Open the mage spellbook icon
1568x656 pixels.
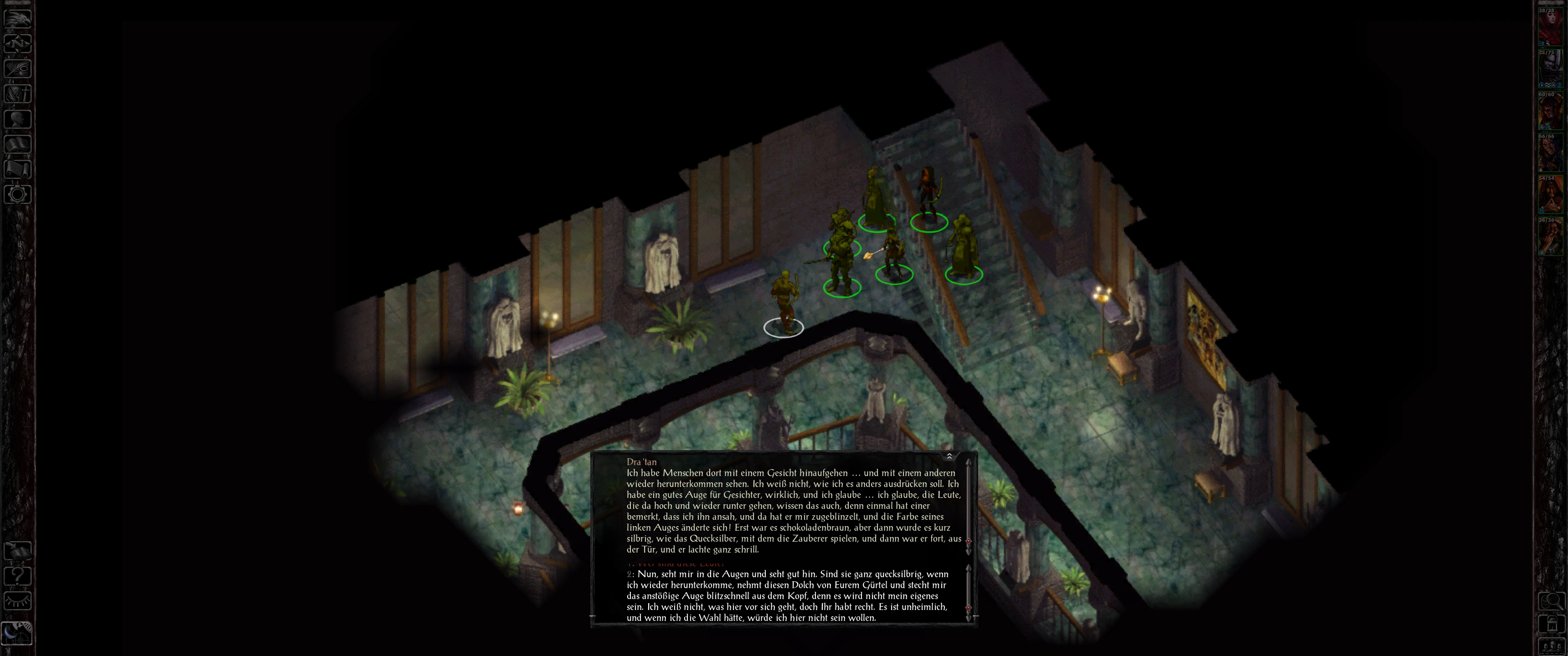18,143
